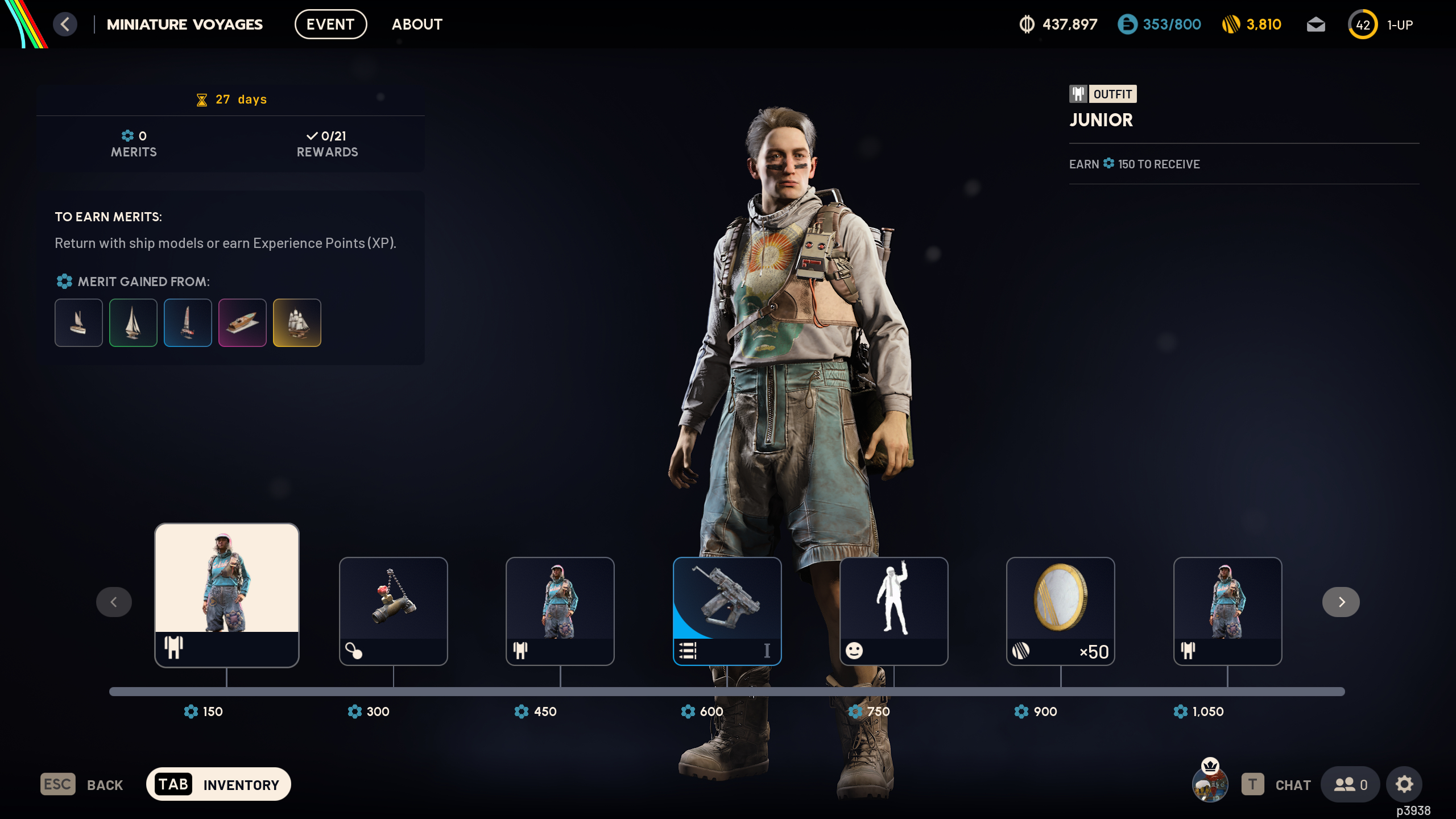Open the INVENTORY with TAB button
Image resolution: width=1456 pixels, height=819 pixels.
tap(219, 784)
